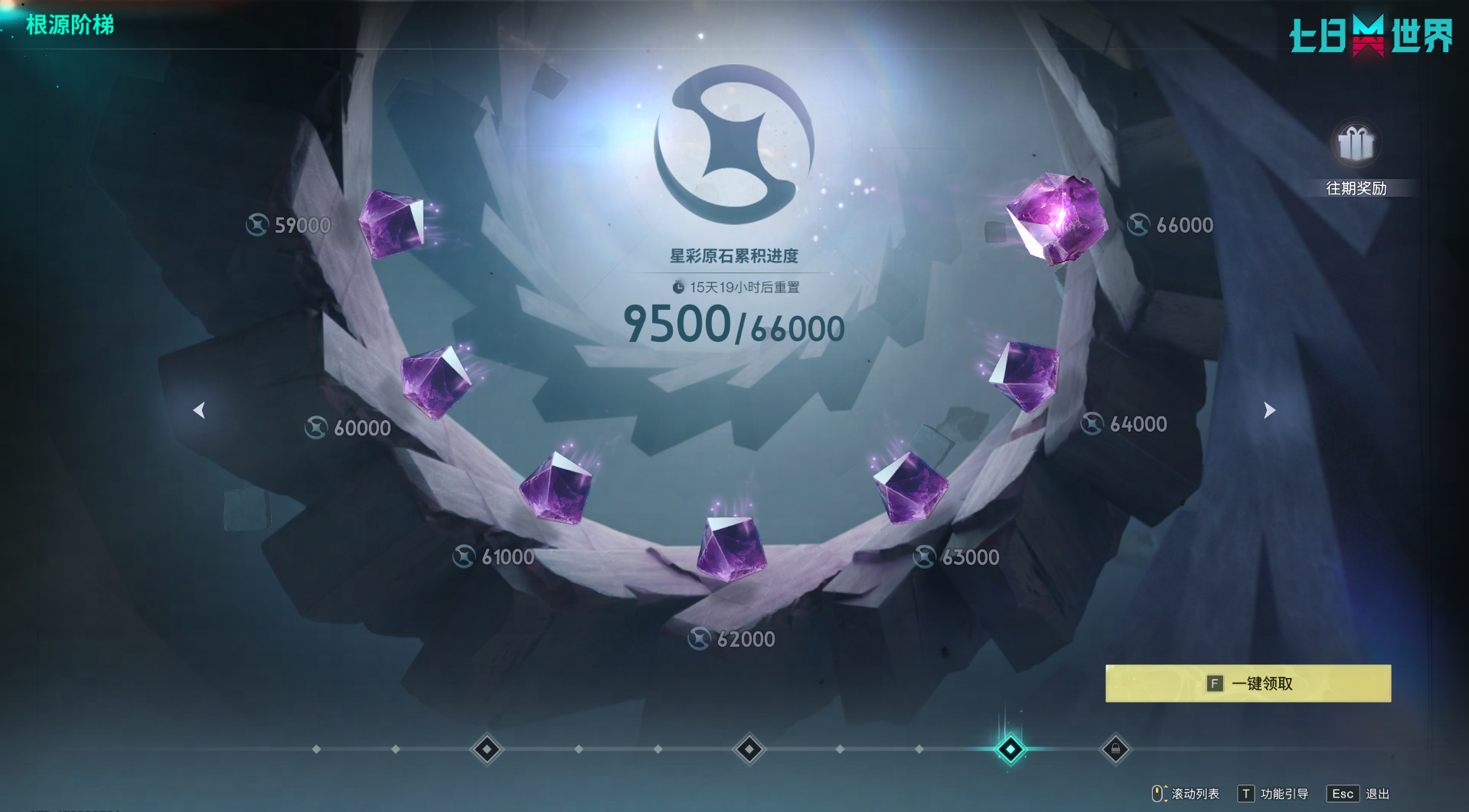Image resolution: width=1469 pixels, height=812 pixels.
Task: Go to previous page with left arrow
Action: pyautogui.click(x=199, y=410)
